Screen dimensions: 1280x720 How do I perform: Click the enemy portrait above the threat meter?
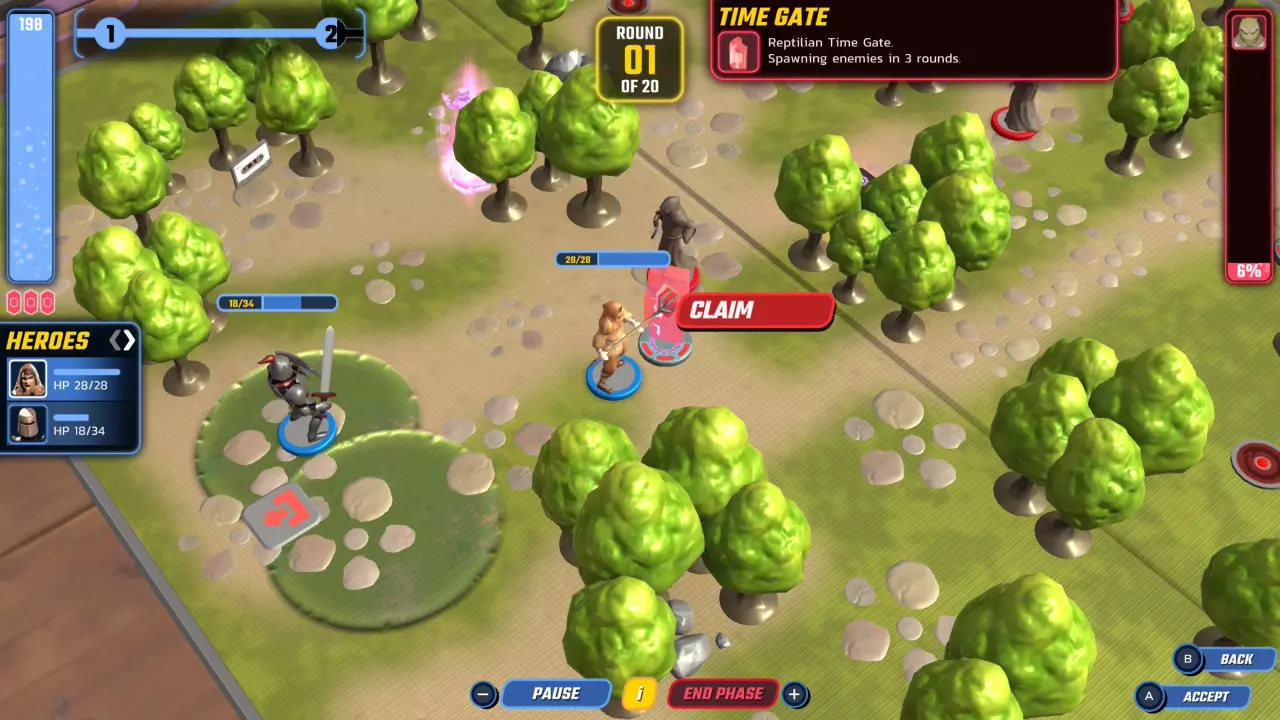tap(1248, 31)
